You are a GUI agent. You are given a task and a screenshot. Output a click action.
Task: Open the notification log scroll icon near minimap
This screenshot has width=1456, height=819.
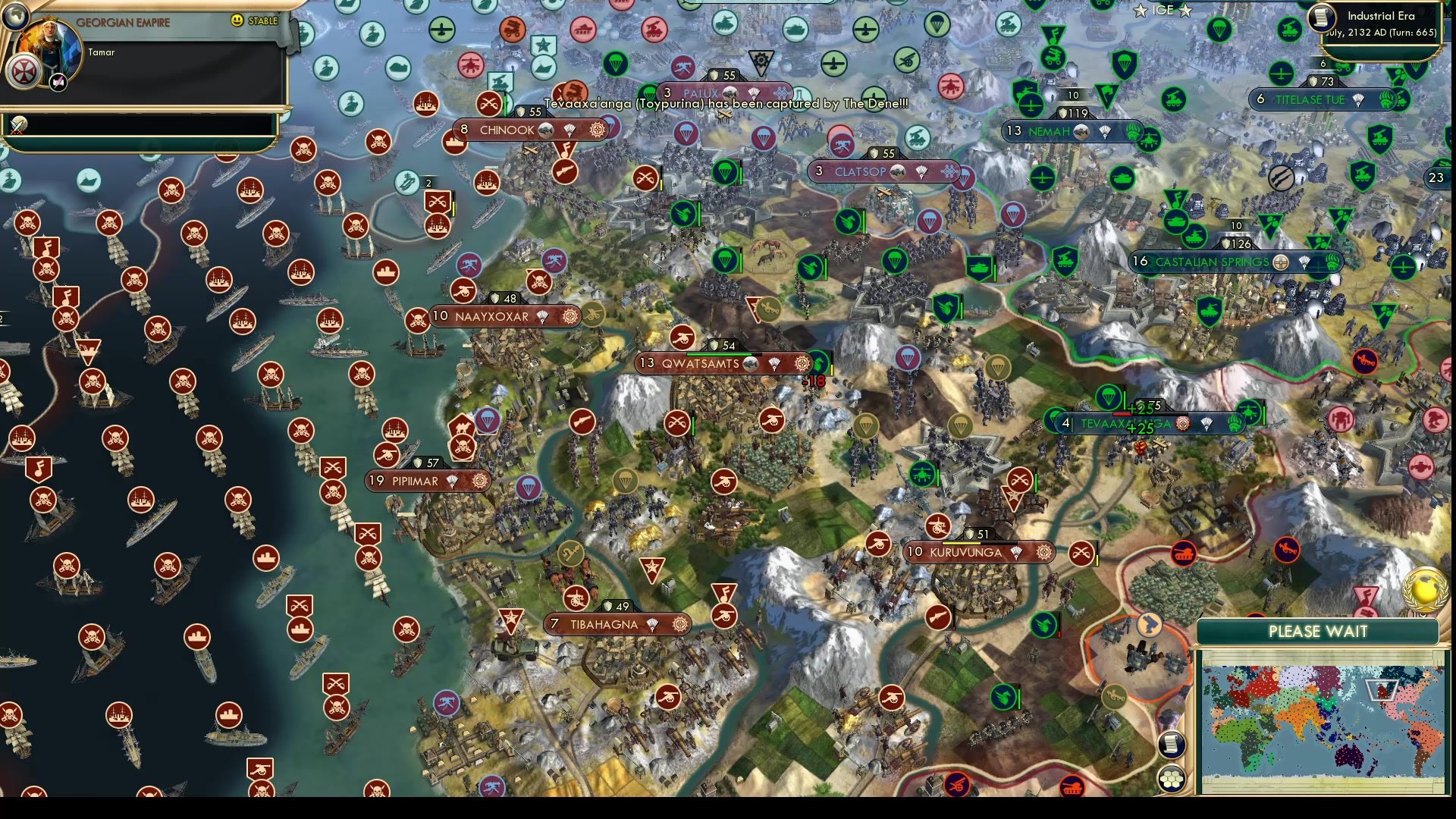[x=1170, y=745]
